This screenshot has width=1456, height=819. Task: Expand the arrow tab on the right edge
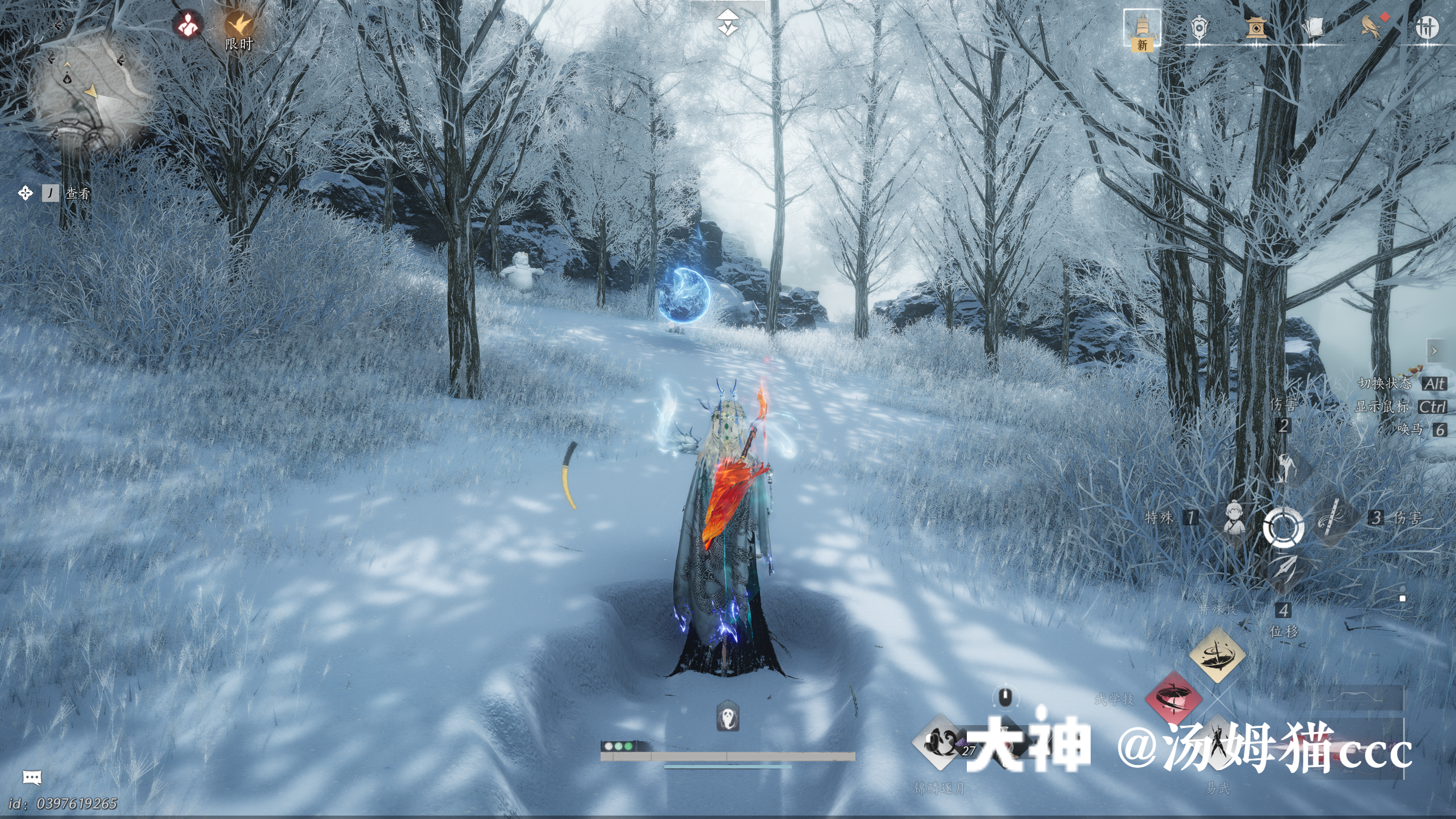point(1434,351)
